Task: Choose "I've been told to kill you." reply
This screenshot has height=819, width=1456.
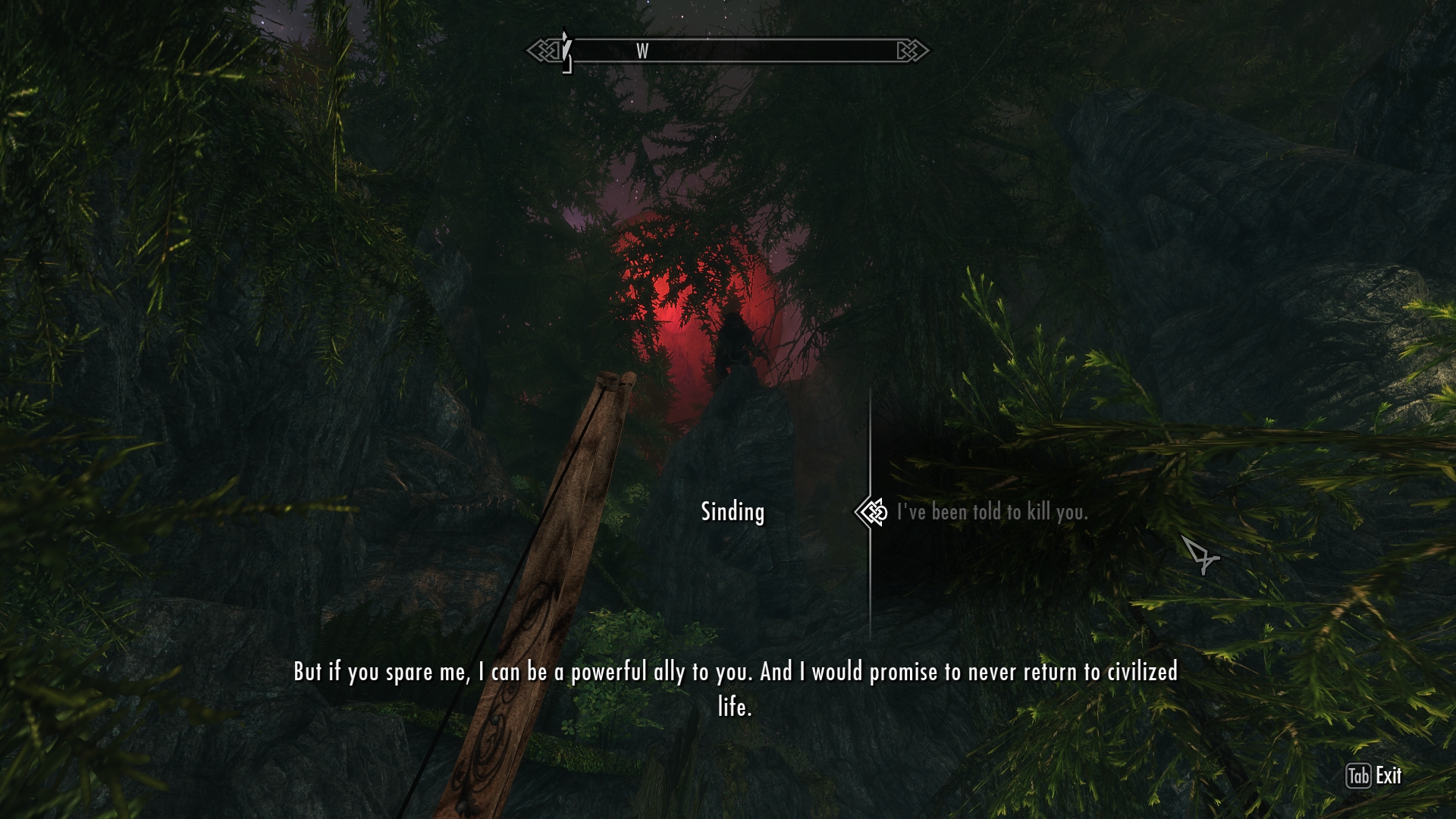Action: click(992, 513)
